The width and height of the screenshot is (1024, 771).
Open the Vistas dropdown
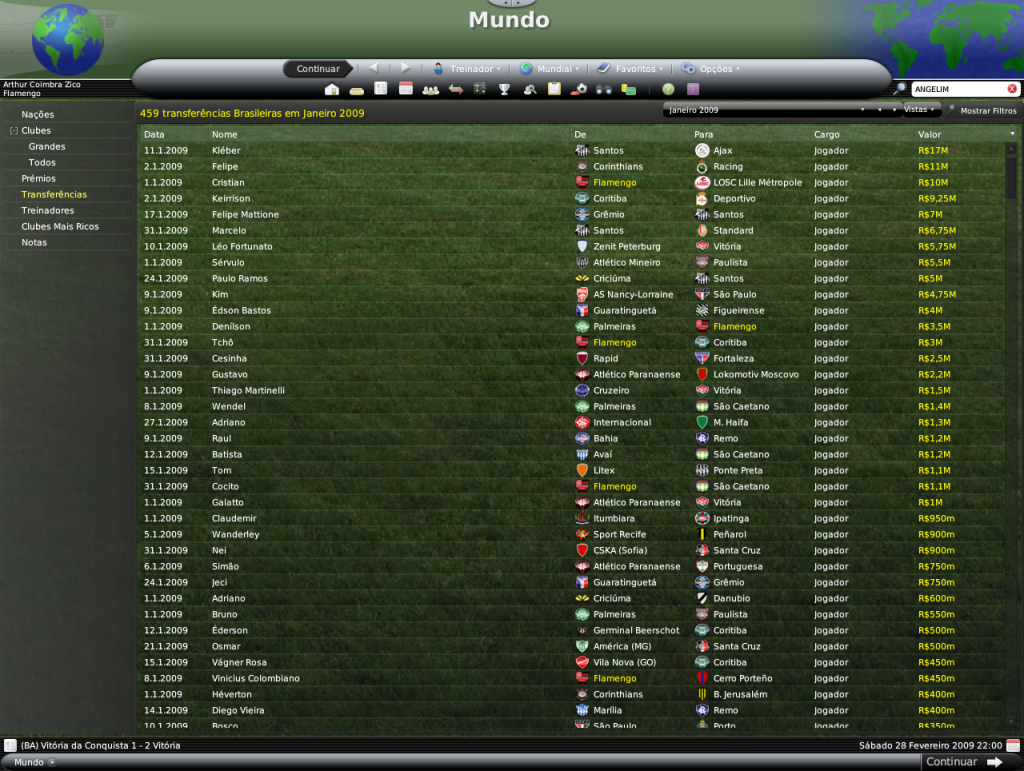921,109
